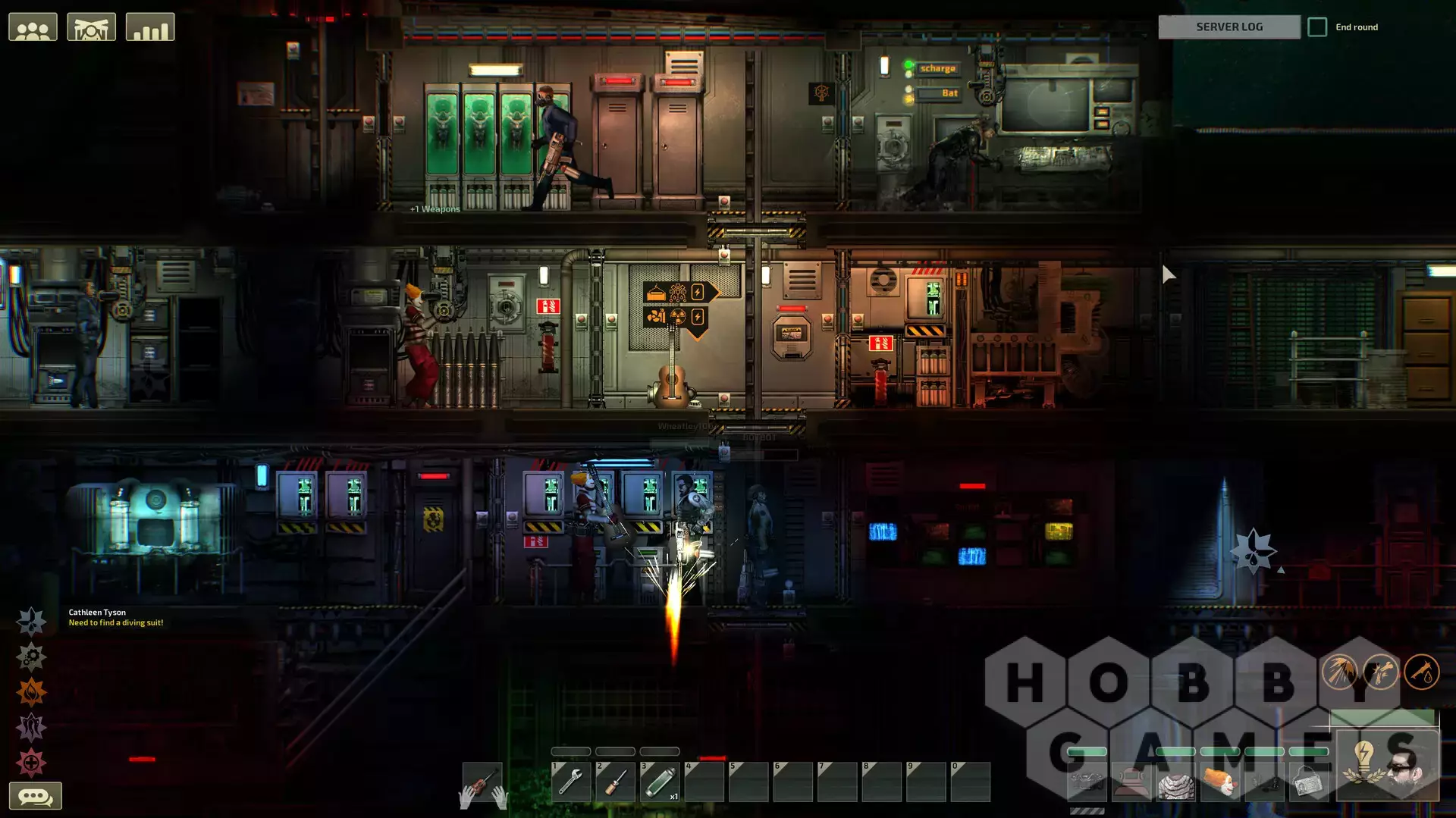This screenshot has height=818, width=1456.
Task: Click the striped clown shirt equipment slot
Action: coord(1175,782)
